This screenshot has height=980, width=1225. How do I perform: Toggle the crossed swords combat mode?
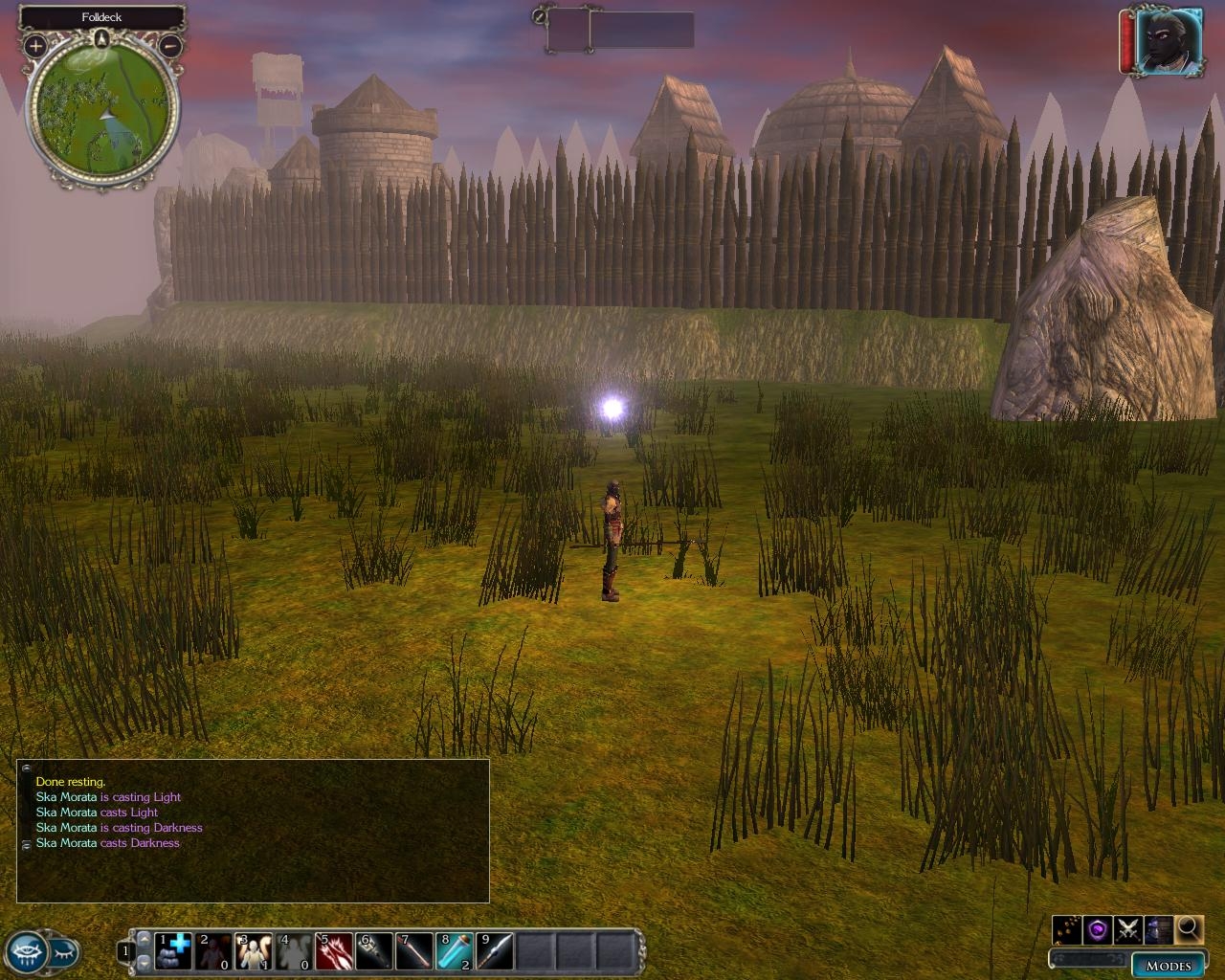pyautogui.click(x=1128, y=928)
